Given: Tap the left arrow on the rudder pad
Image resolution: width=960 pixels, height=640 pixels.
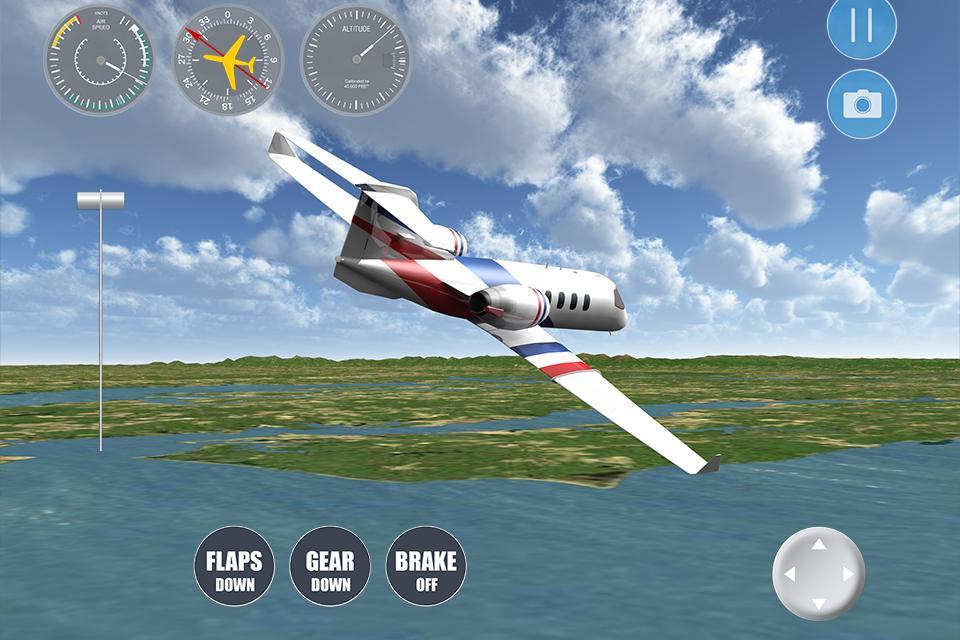Looking at the screenshot, I should [789, 575].
